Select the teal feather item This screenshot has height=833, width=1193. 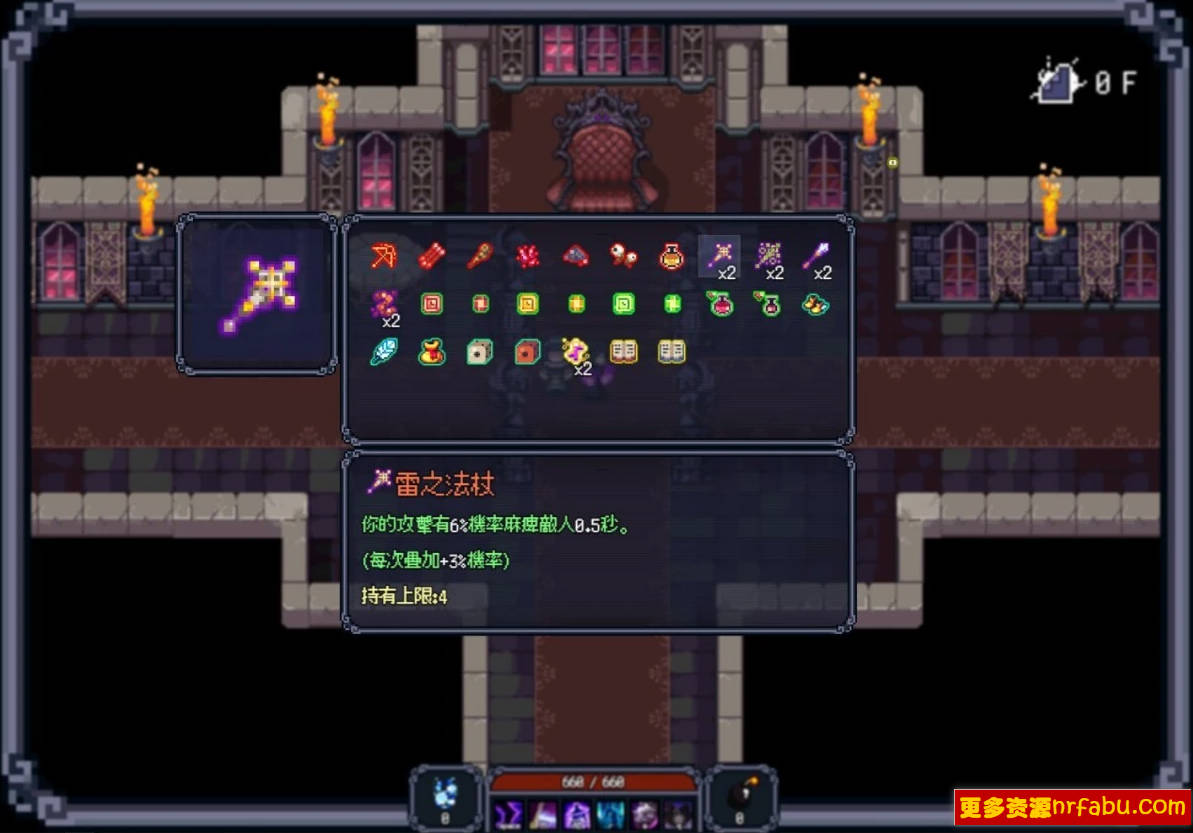pos(383,351)
